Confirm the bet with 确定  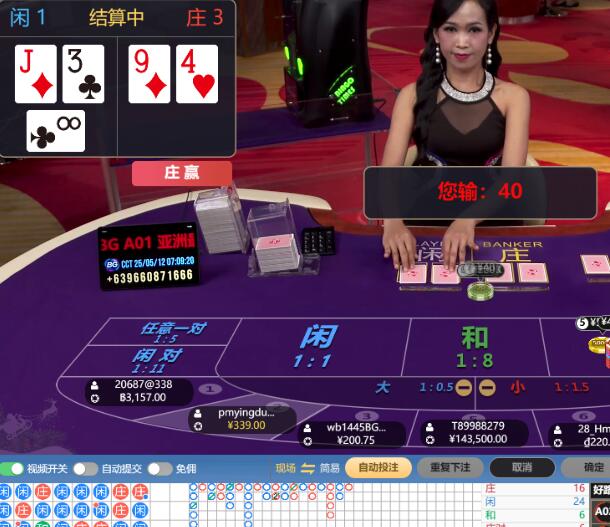(591, 467)
